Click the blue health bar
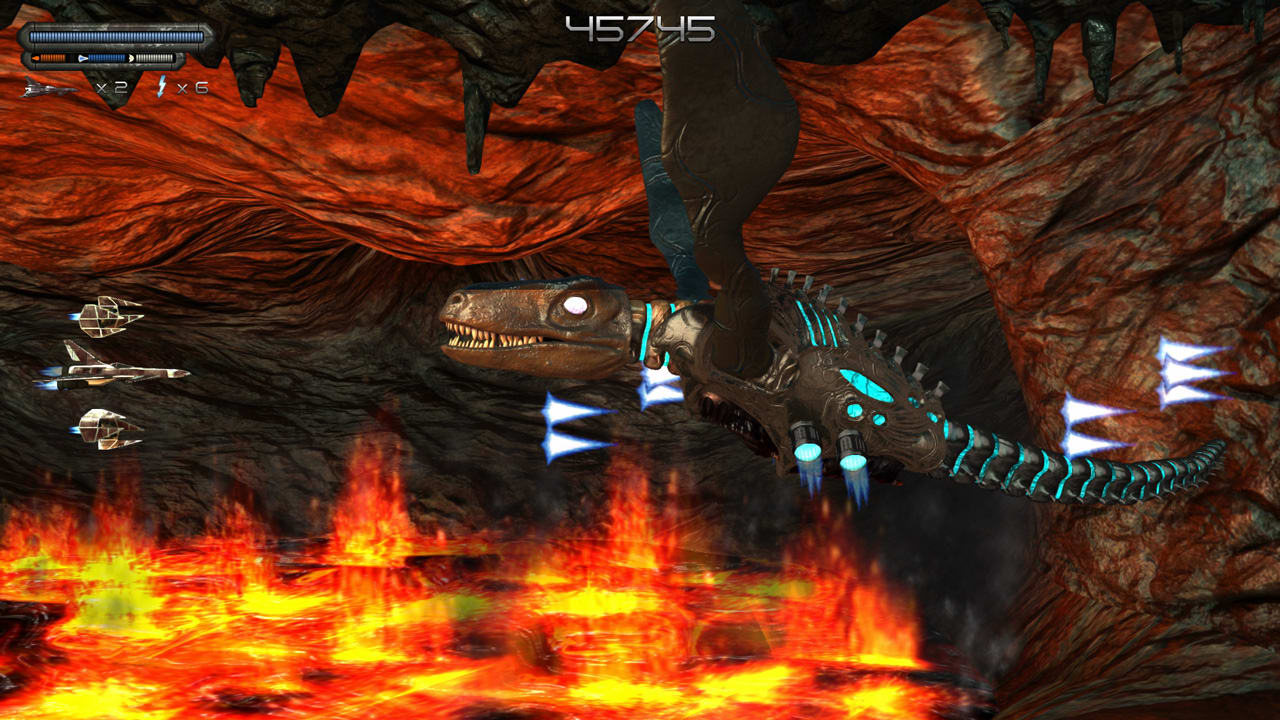 (115, 36)
